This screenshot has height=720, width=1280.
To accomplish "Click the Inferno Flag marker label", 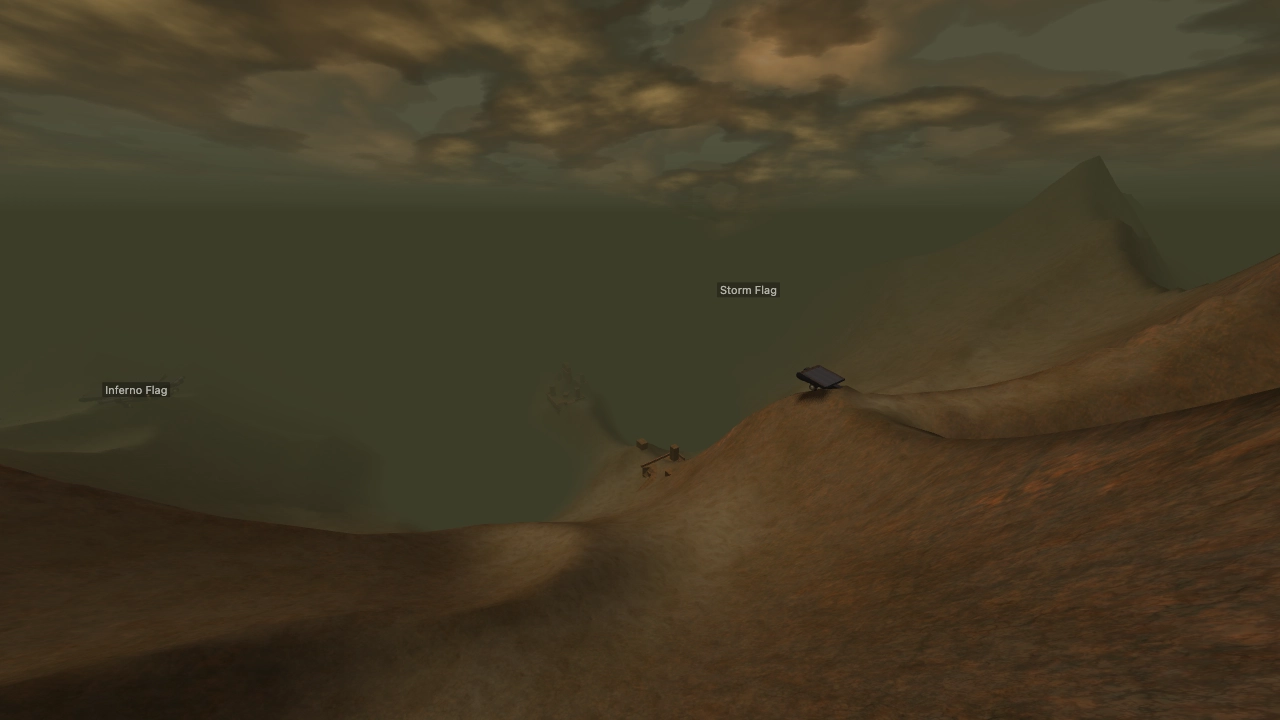I will 136,390.
